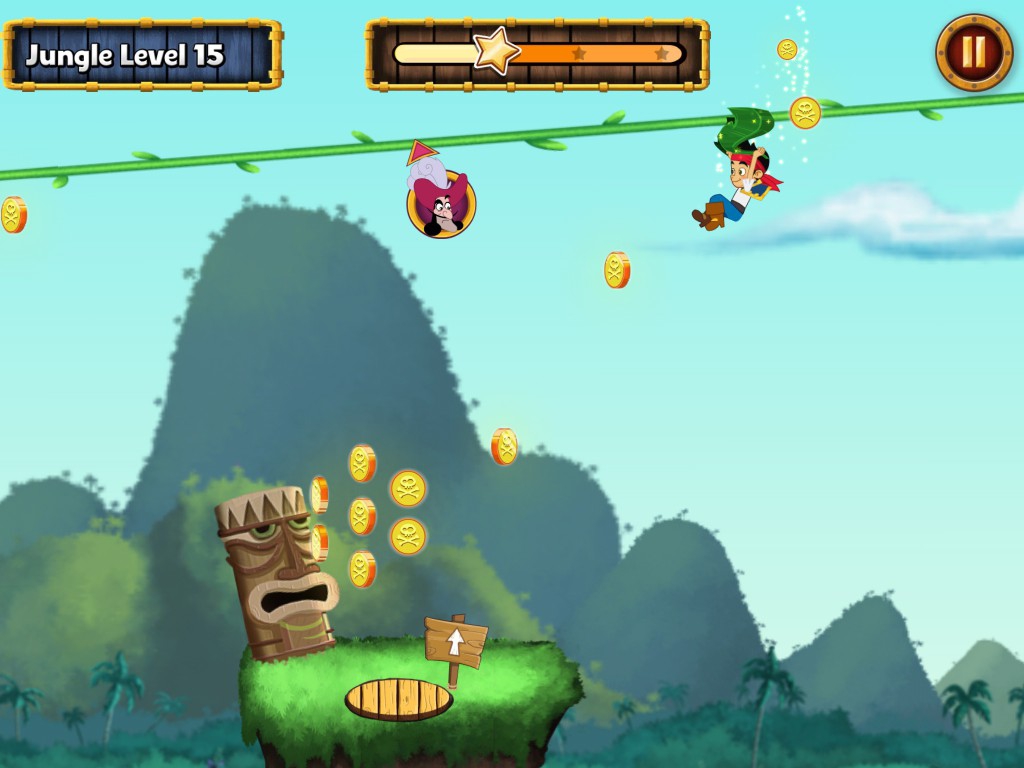Pause the game with the round button
1024x768 pixels.
point(973,52)
